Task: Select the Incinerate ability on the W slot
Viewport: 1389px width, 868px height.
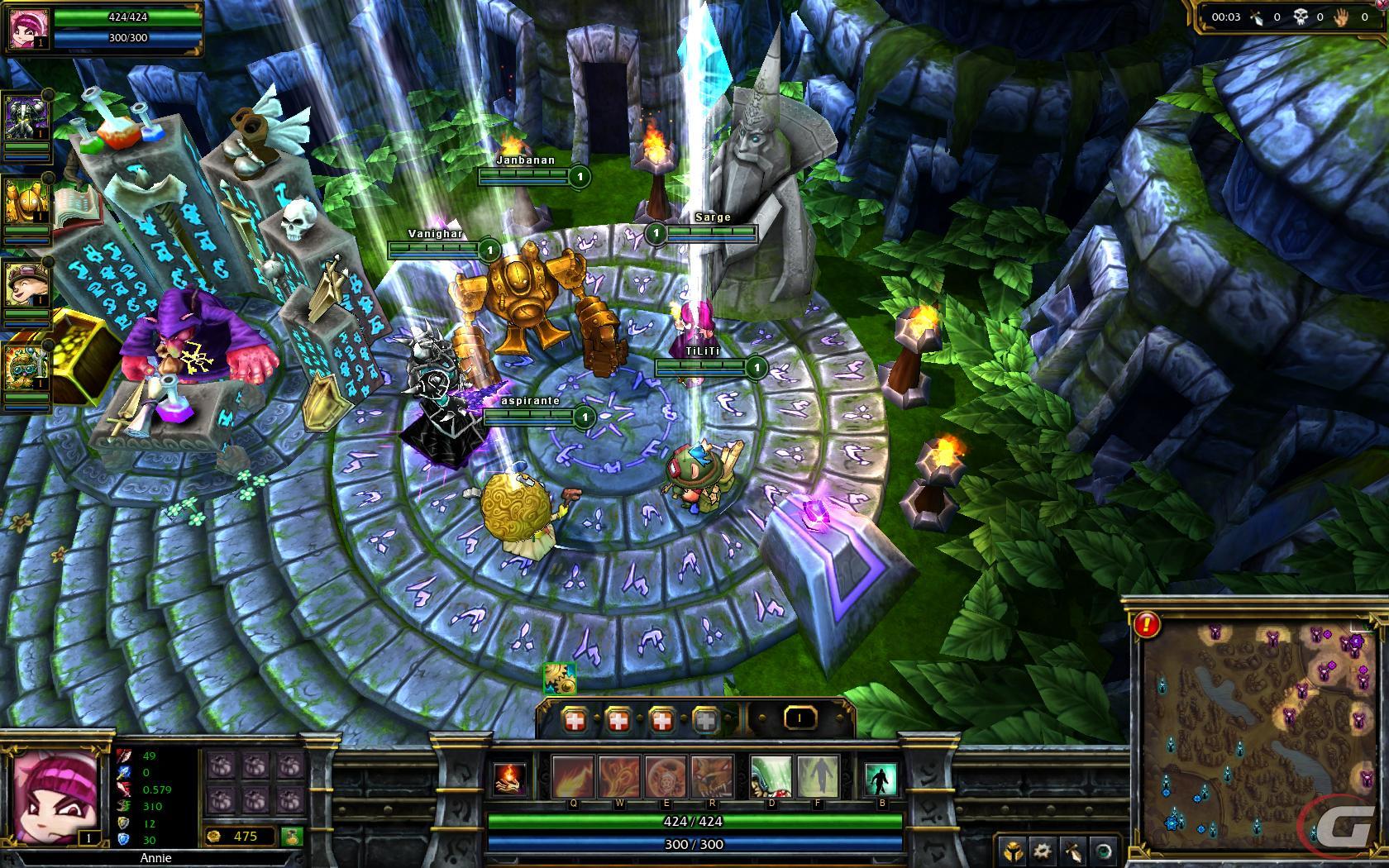Action: 618,777
